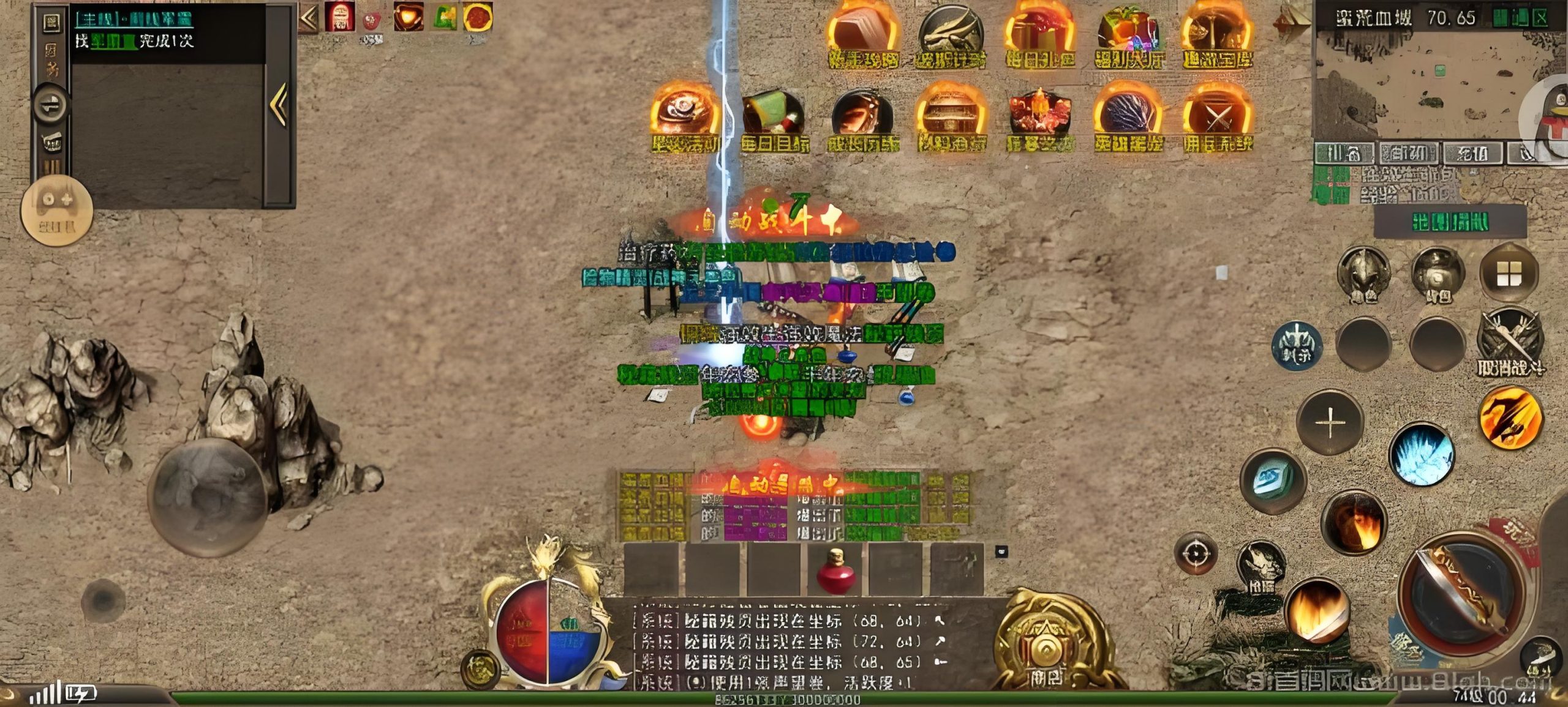Use the red potion in the hotbar
Image resolution: width=1568 pixels, height=707 pixels.
[x=834, y=572]
